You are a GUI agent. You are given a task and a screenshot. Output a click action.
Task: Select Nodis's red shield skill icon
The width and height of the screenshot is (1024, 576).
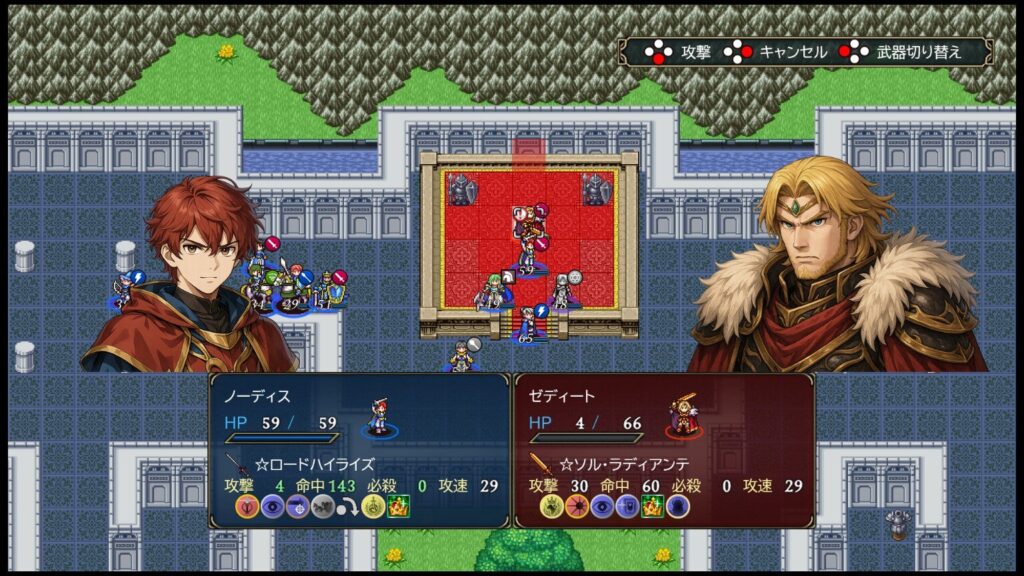point(247,507)
